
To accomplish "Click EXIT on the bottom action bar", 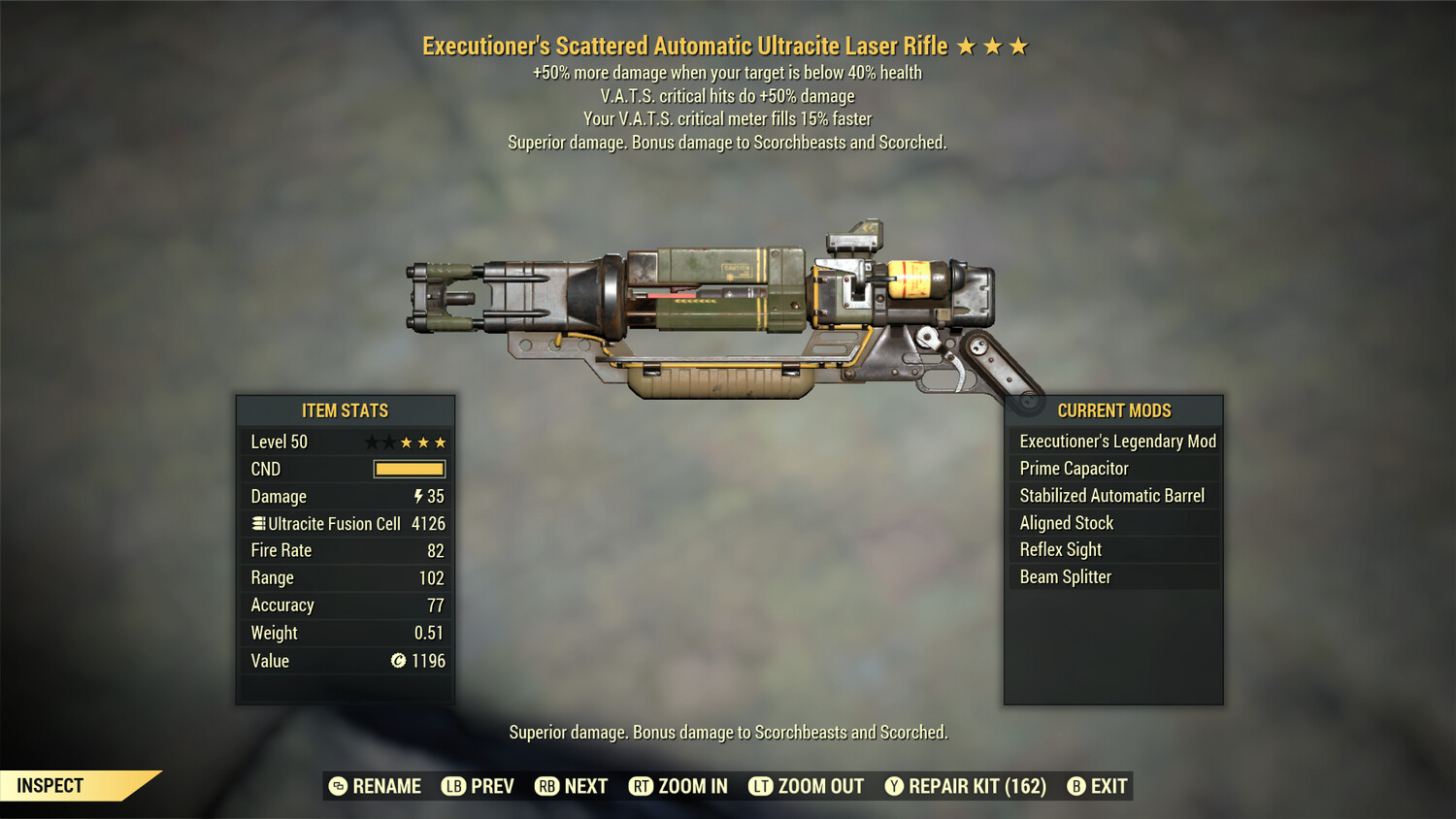I will (x=1109, y=786).
